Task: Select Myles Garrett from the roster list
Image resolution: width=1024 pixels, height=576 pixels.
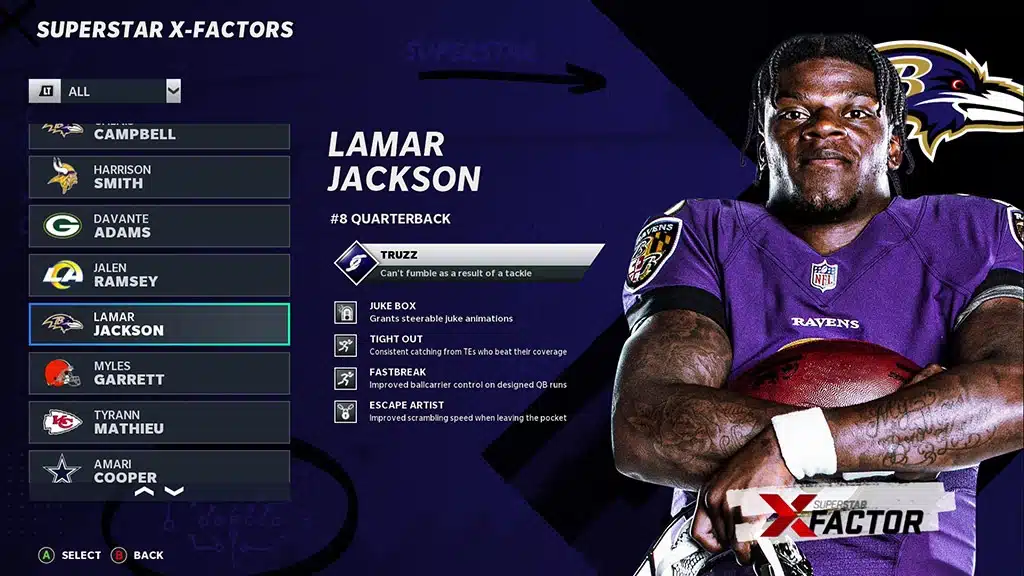Action: pos(159,373)
